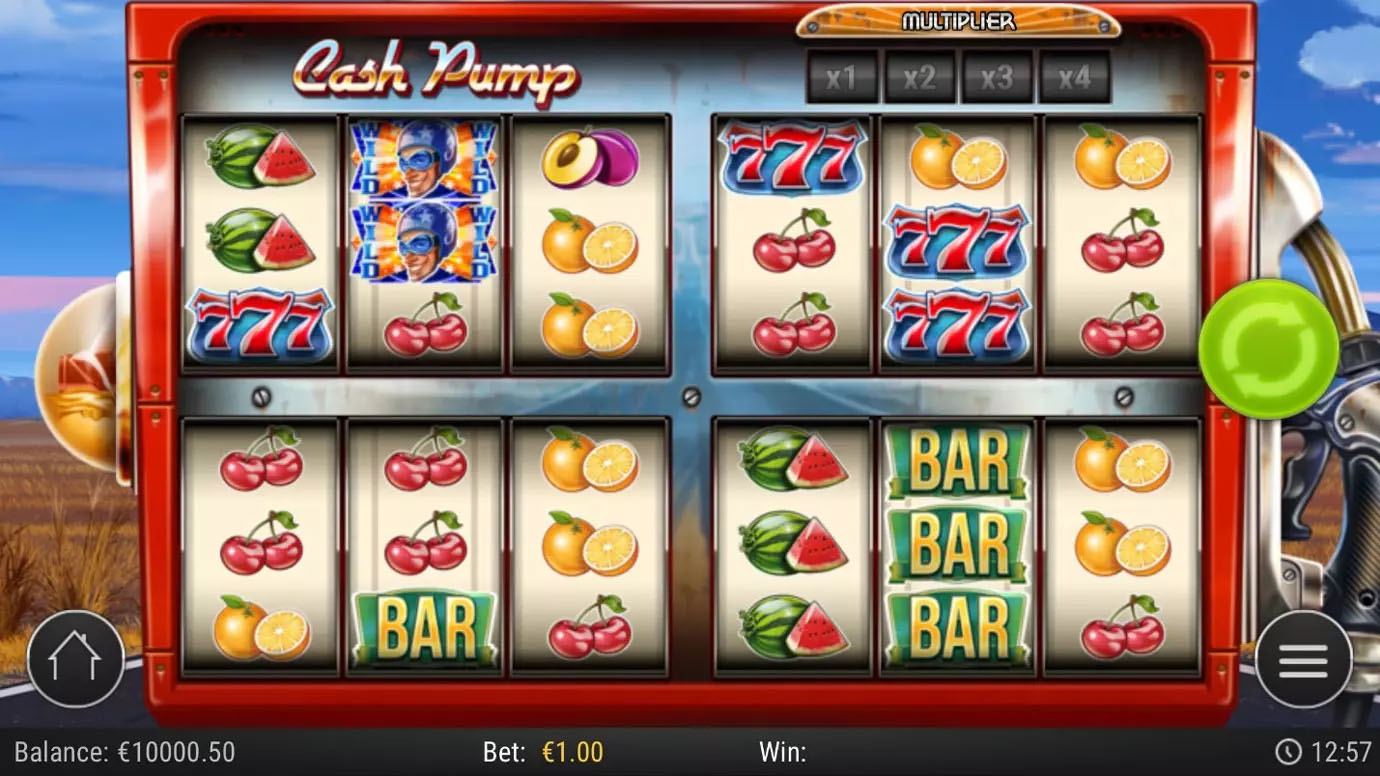The image size is (1380, 776).
Task: Activate the x4 multiplier indicator
Action: pyautogui.click(x=1077, y=78)
